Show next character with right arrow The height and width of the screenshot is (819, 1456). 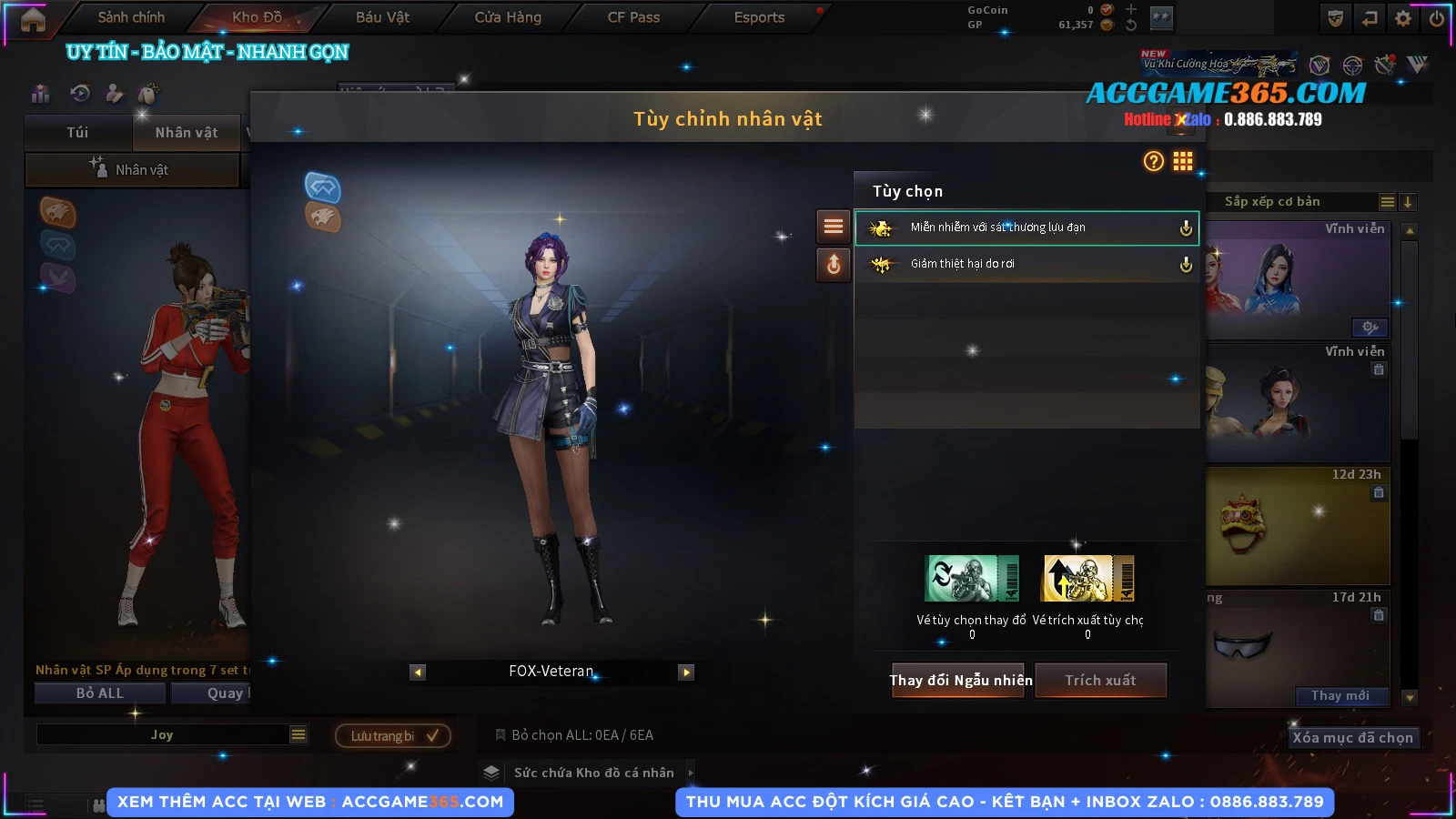tap(686, 672)
